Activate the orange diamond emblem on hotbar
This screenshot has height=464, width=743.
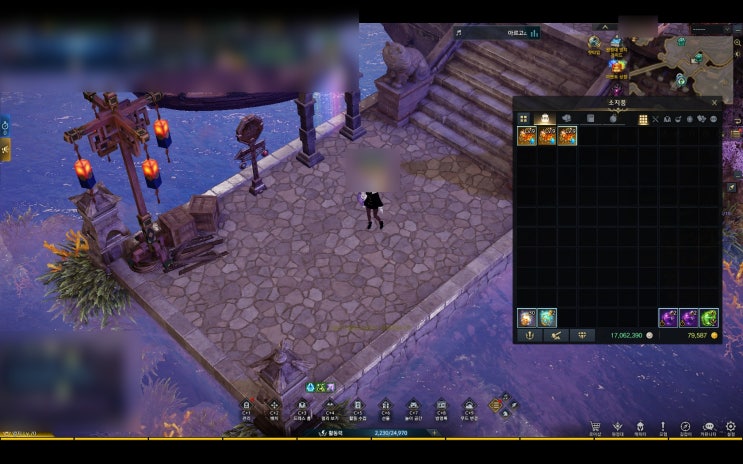coord(497,405)
